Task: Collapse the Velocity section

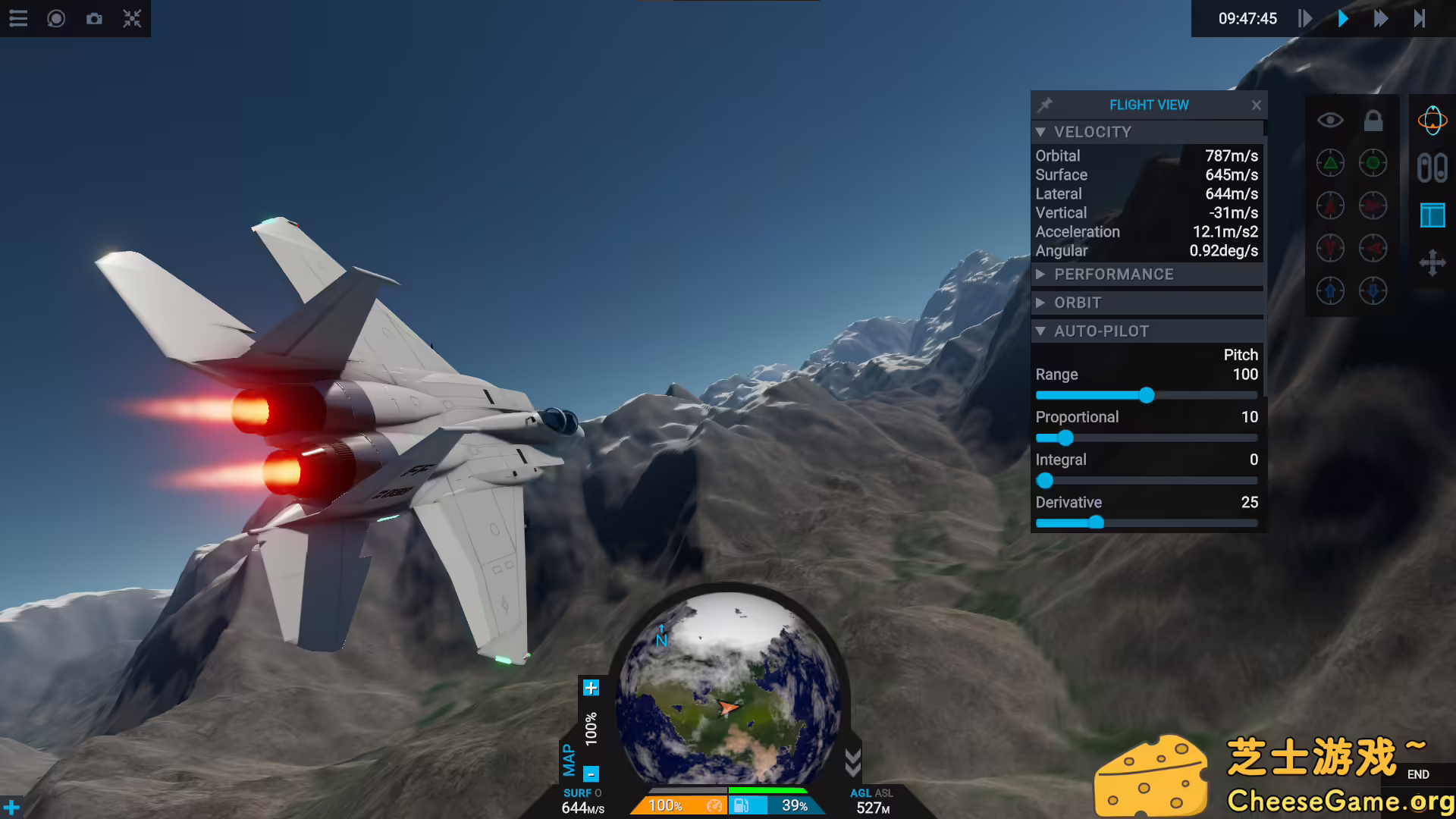Action: coord(1040,132)
